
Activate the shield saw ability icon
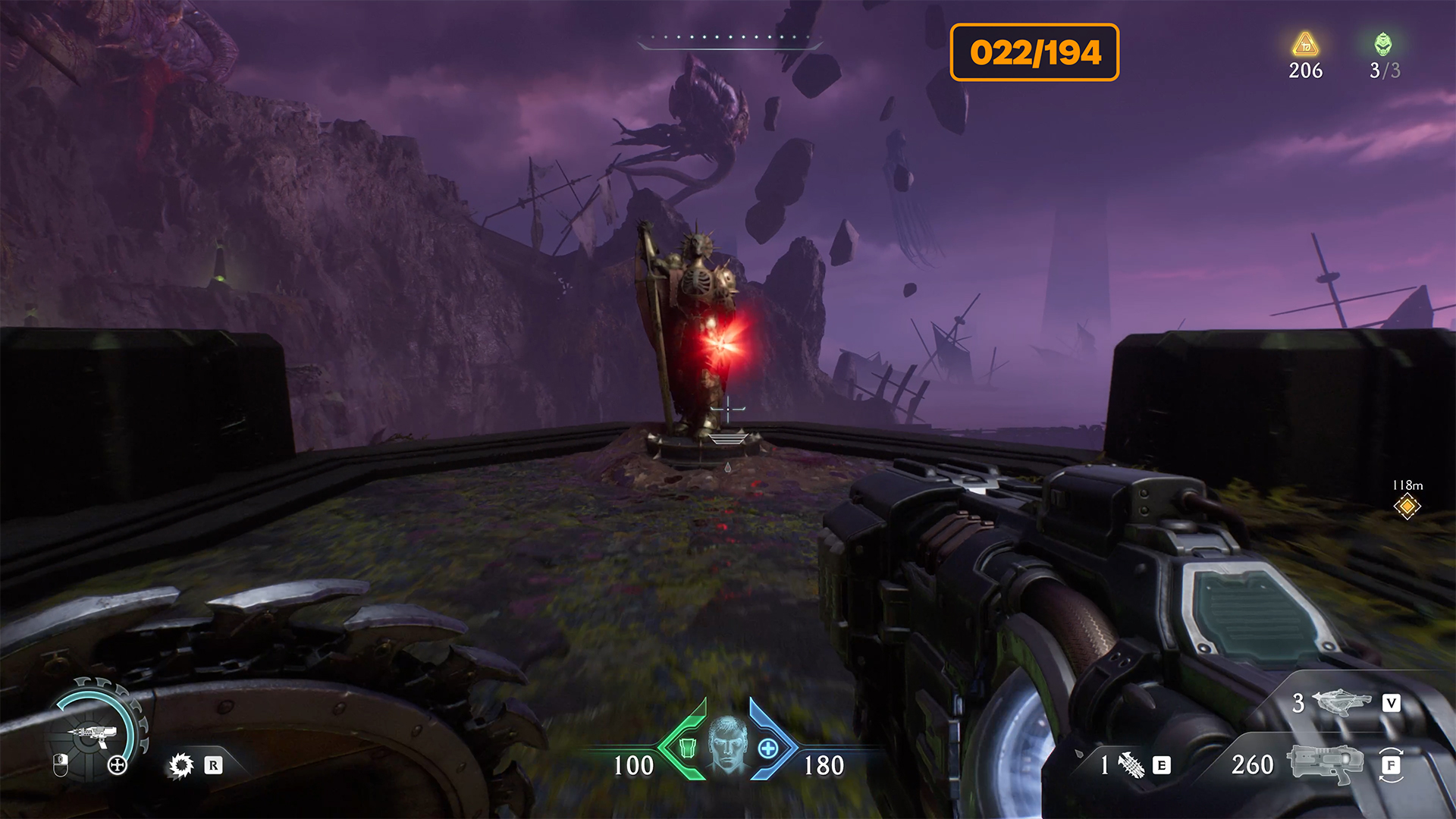[x=181, y=765]
